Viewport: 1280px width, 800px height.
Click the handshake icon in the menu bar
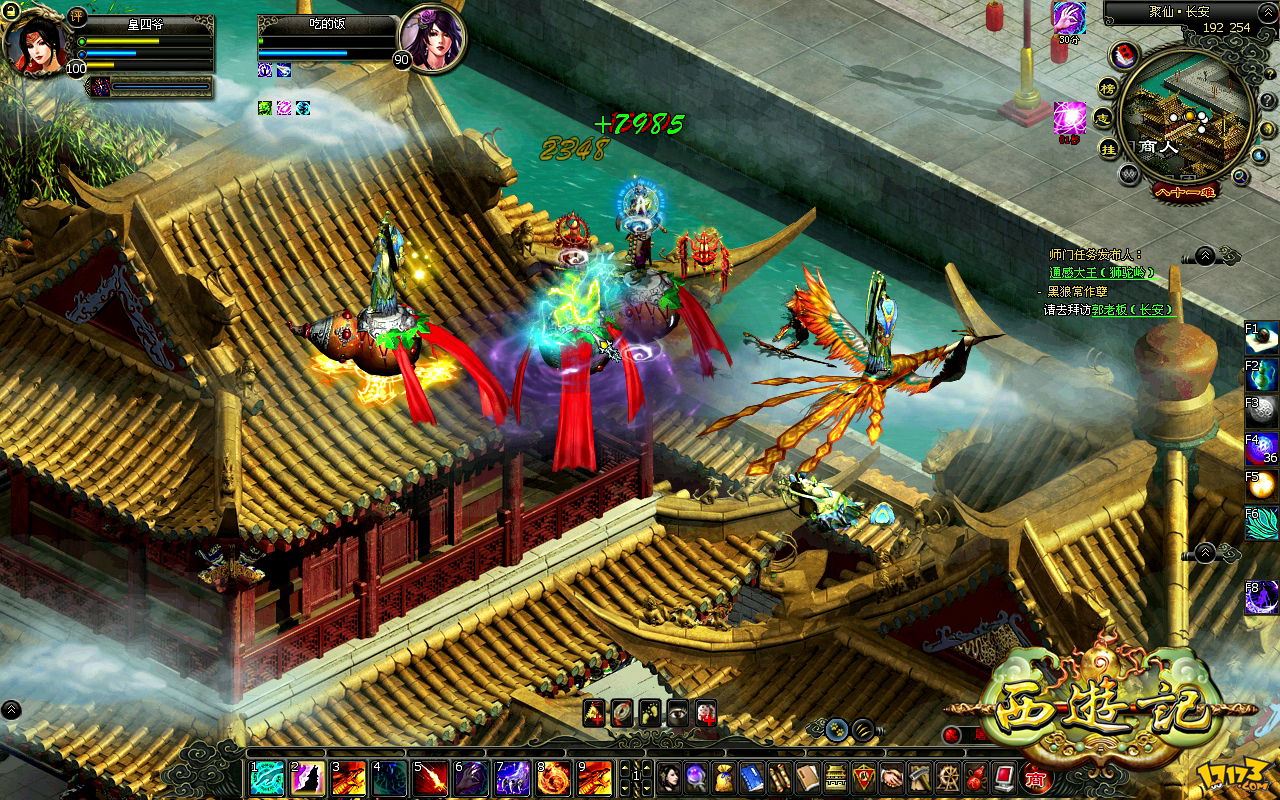coord(892,778)
